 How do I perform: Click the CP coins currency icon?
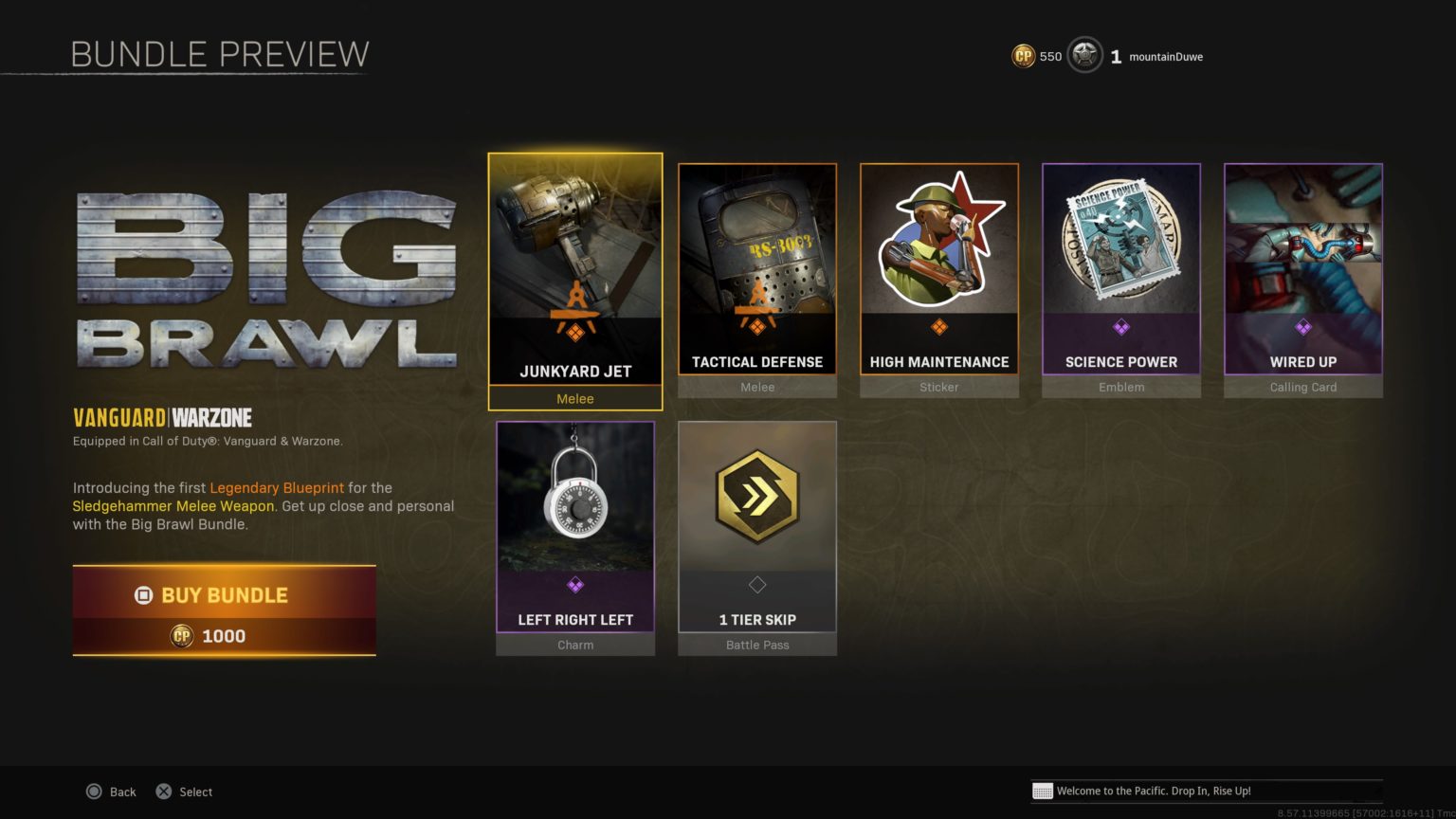(1022, 56)
